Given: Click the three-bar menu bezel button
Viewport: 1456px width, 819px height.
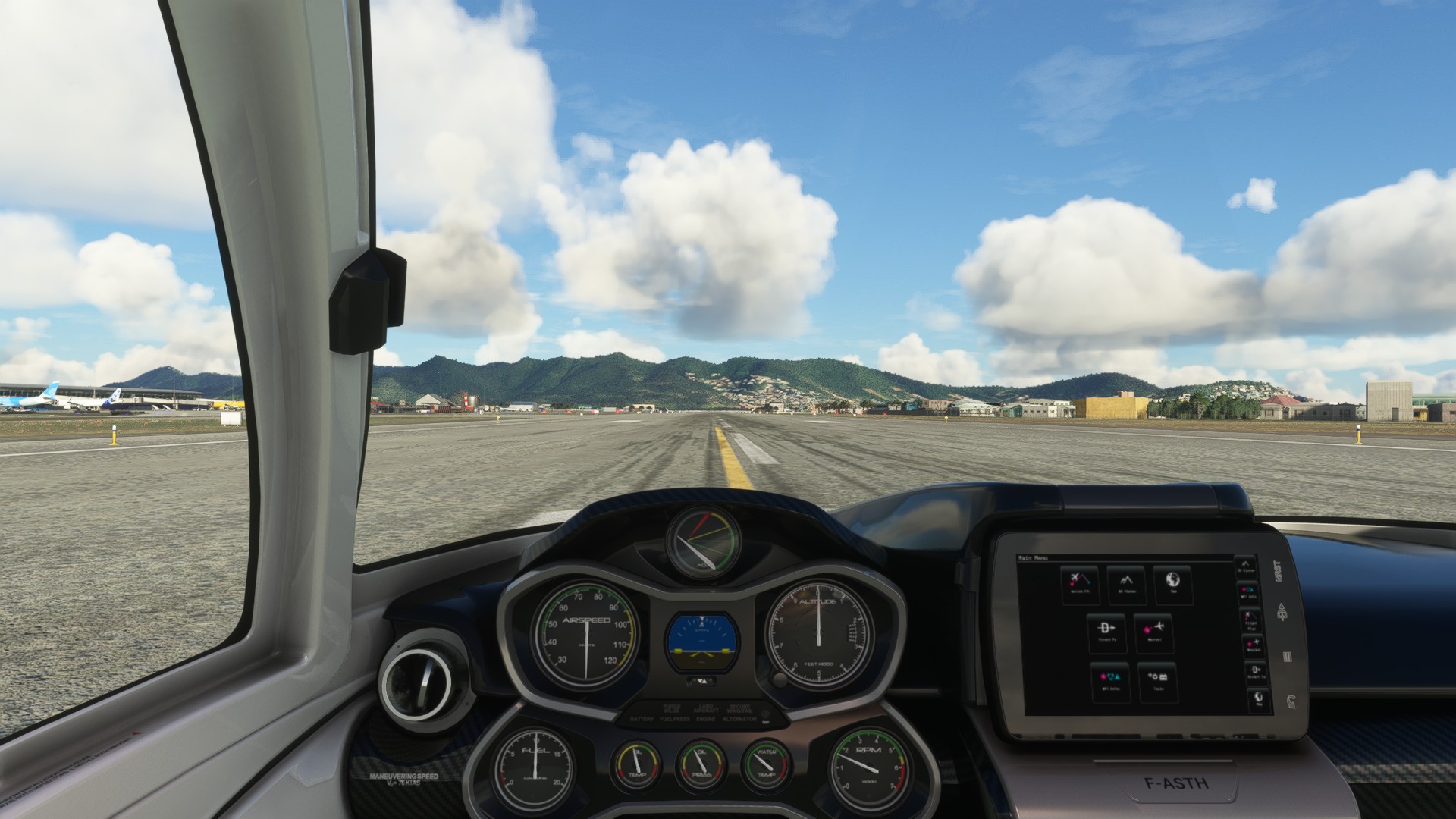Looking at the screenshot, I should click(x=1287, y=657).
